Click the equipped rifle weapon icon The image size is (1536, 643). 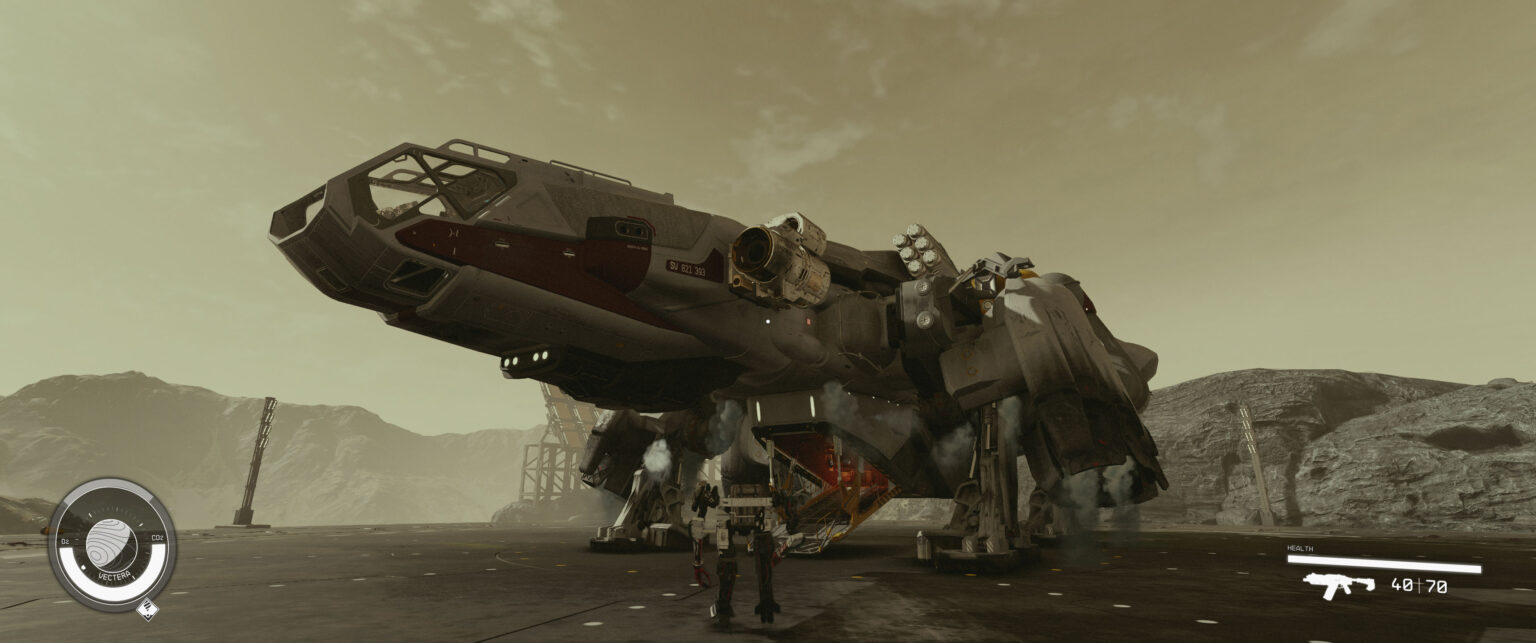click(1338, 585)
